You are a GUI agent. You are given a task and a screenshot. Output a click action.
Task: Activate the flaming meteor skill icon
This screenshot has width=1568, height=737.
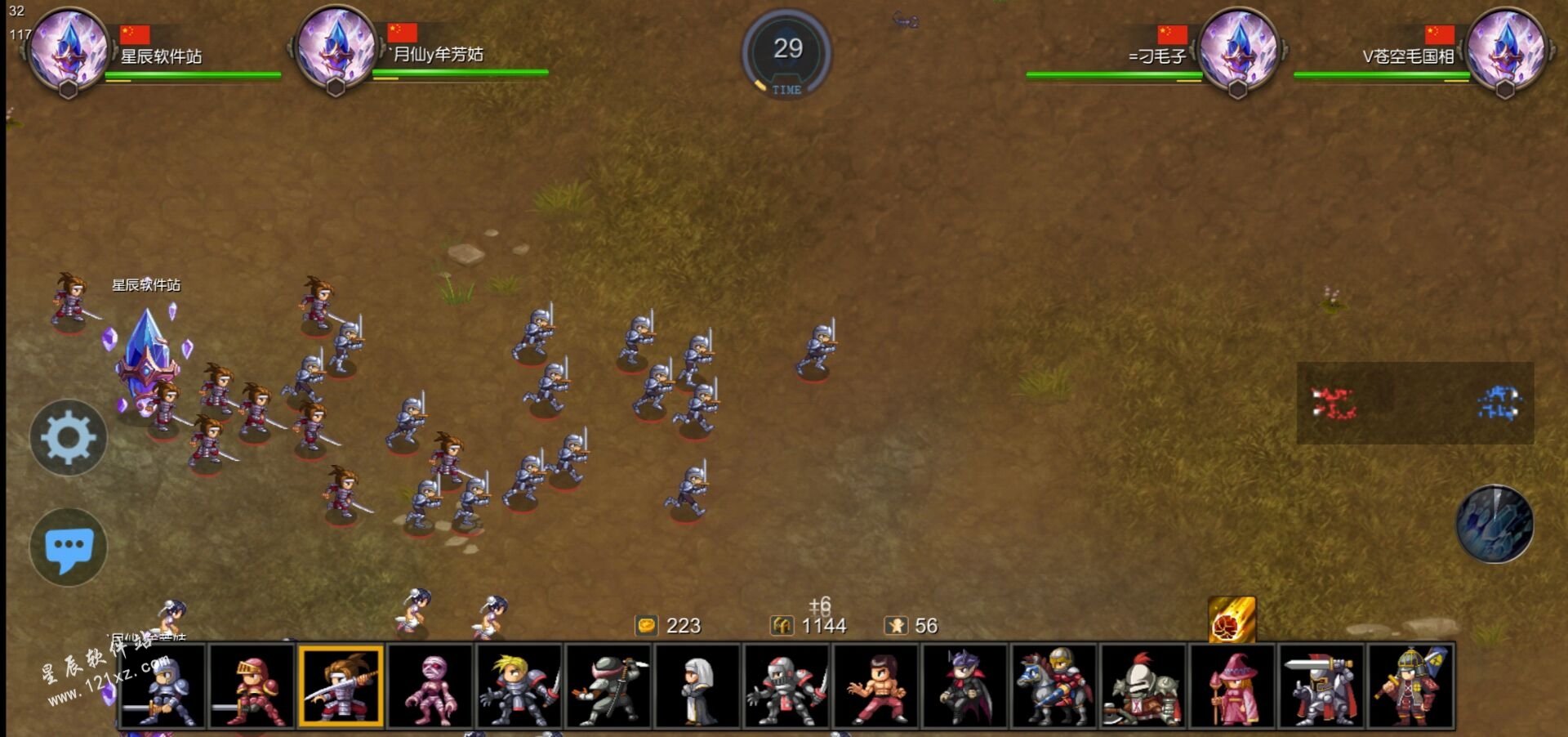1232,620
